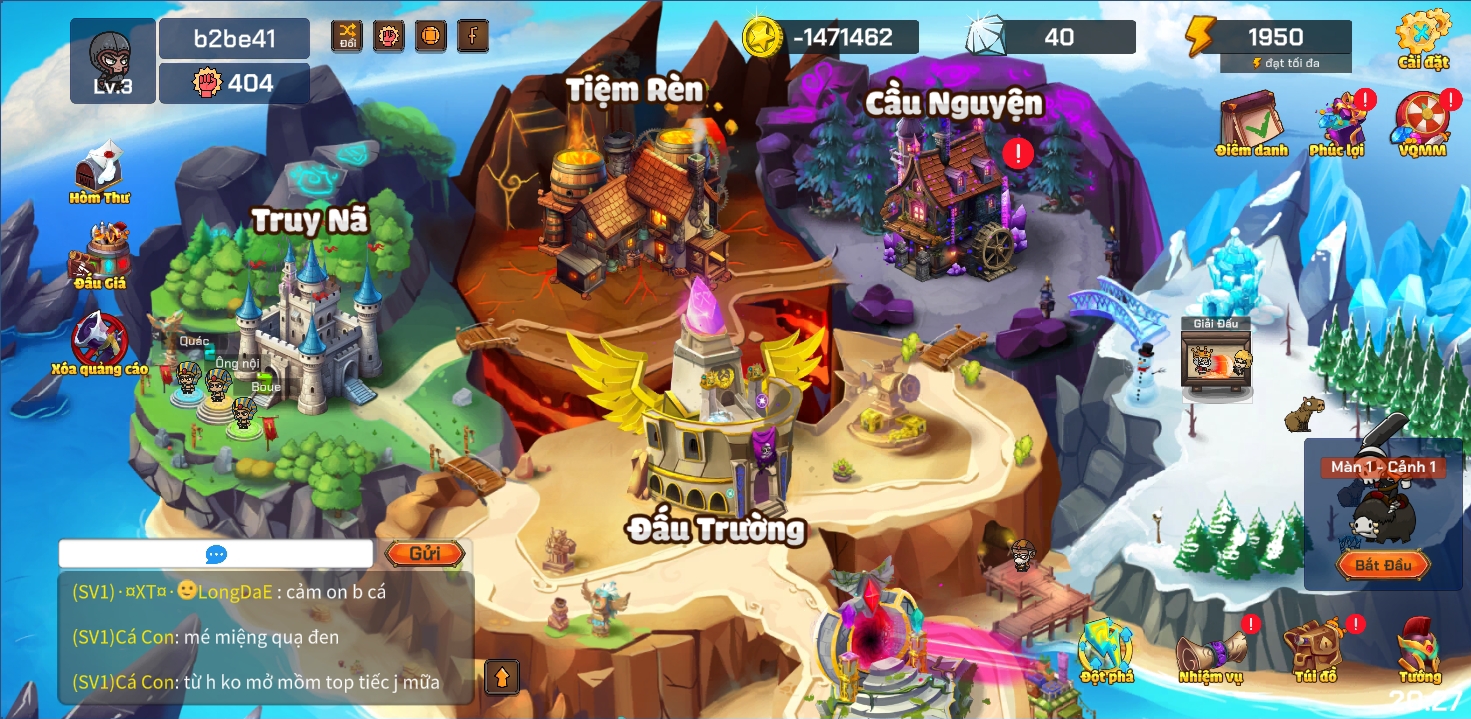Focus the chat message input field
This screenshot has width=1471, height=719.
(215, 554)
